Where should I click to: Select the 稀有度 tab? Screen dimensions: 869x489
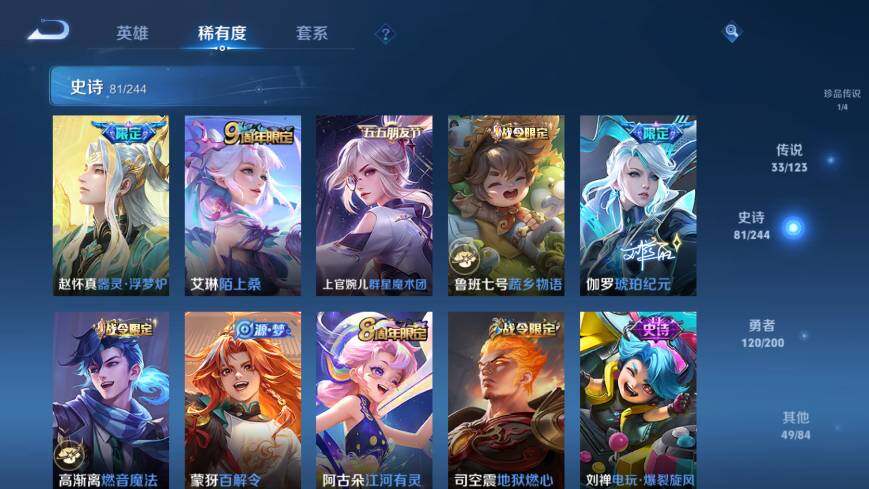point(222,33)
